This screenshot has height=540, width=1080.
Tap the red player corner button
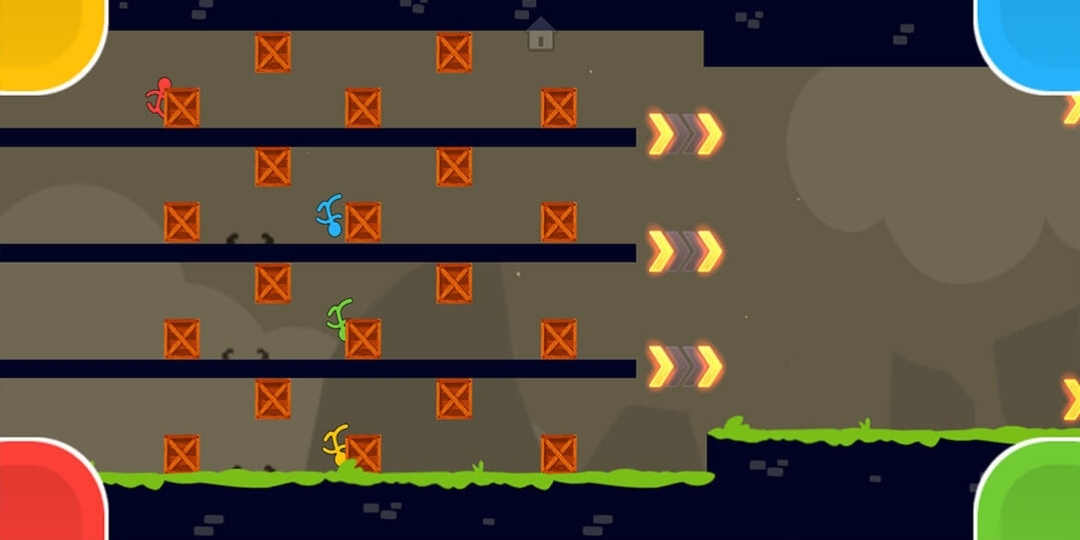tap(48, 492)
